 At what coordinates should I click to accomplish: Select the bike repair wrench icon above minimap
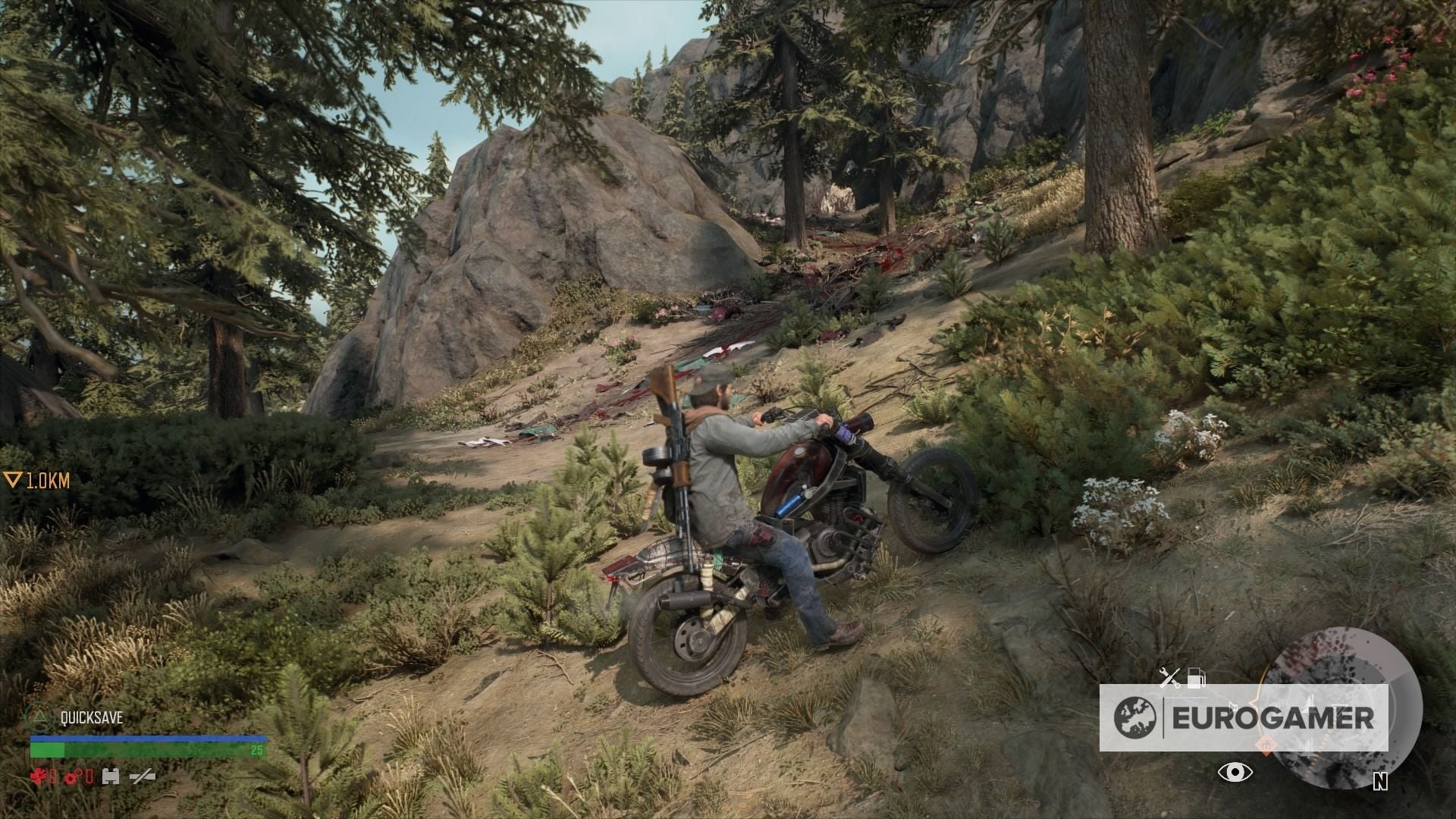(x=1169, y=679)
